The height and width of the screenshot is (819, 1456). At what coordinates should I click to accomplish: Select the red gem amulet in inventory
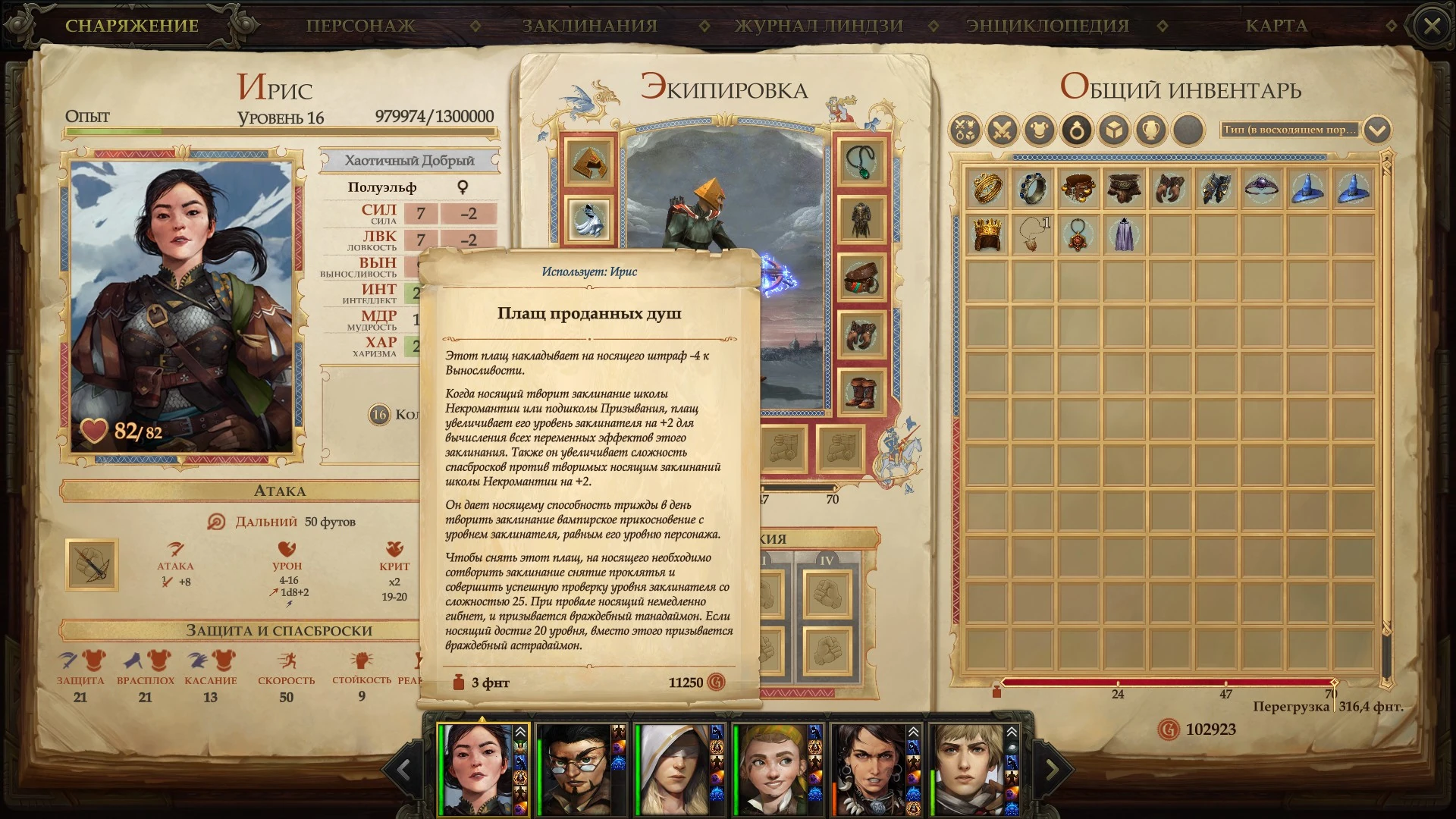pyautogui.click(x=1078, y=234)
